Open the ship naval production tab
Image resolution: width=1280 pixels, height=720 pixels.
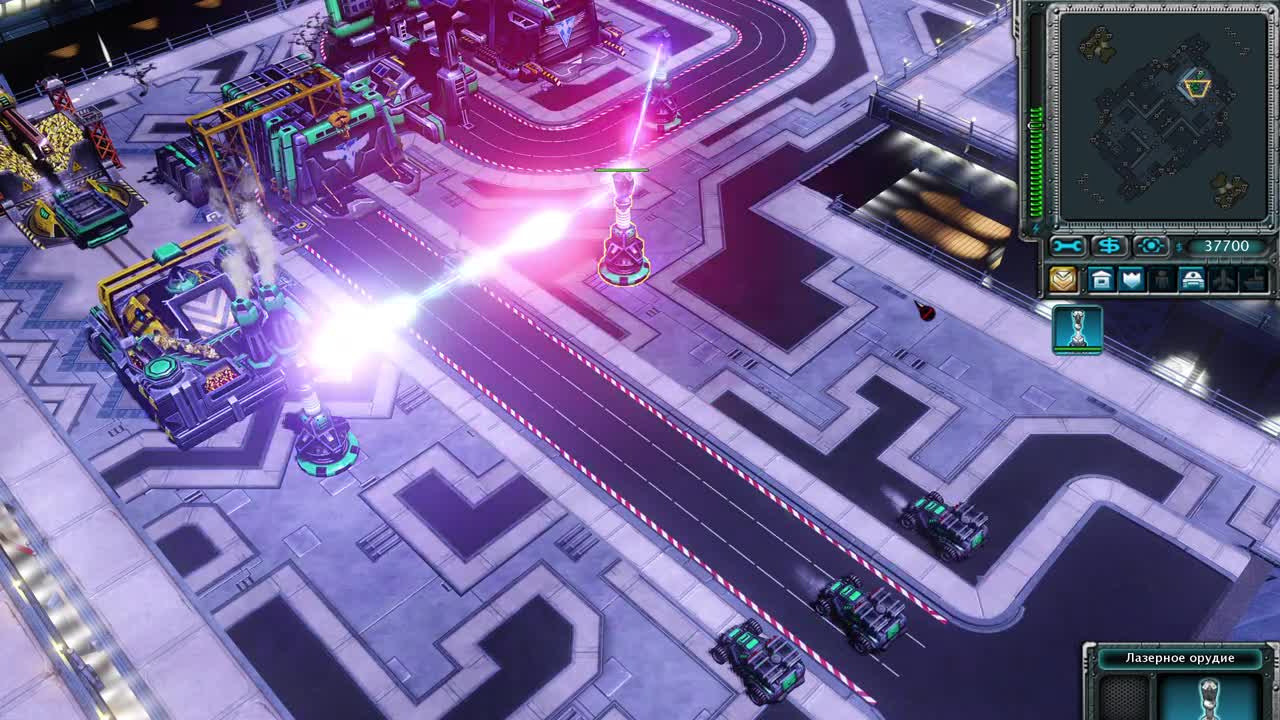(x=1252, y=280)
